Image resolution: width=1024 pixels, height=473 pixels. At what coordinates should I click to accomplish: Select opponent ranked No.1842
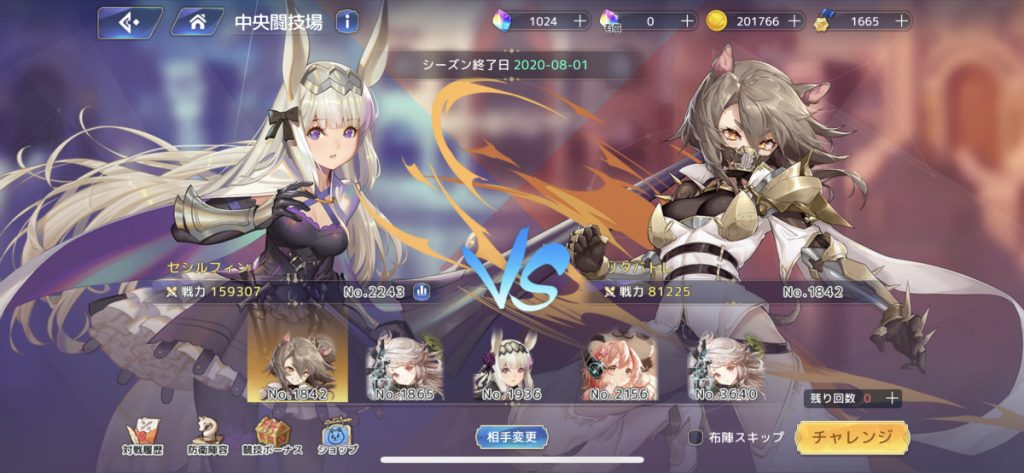(297, 357)
